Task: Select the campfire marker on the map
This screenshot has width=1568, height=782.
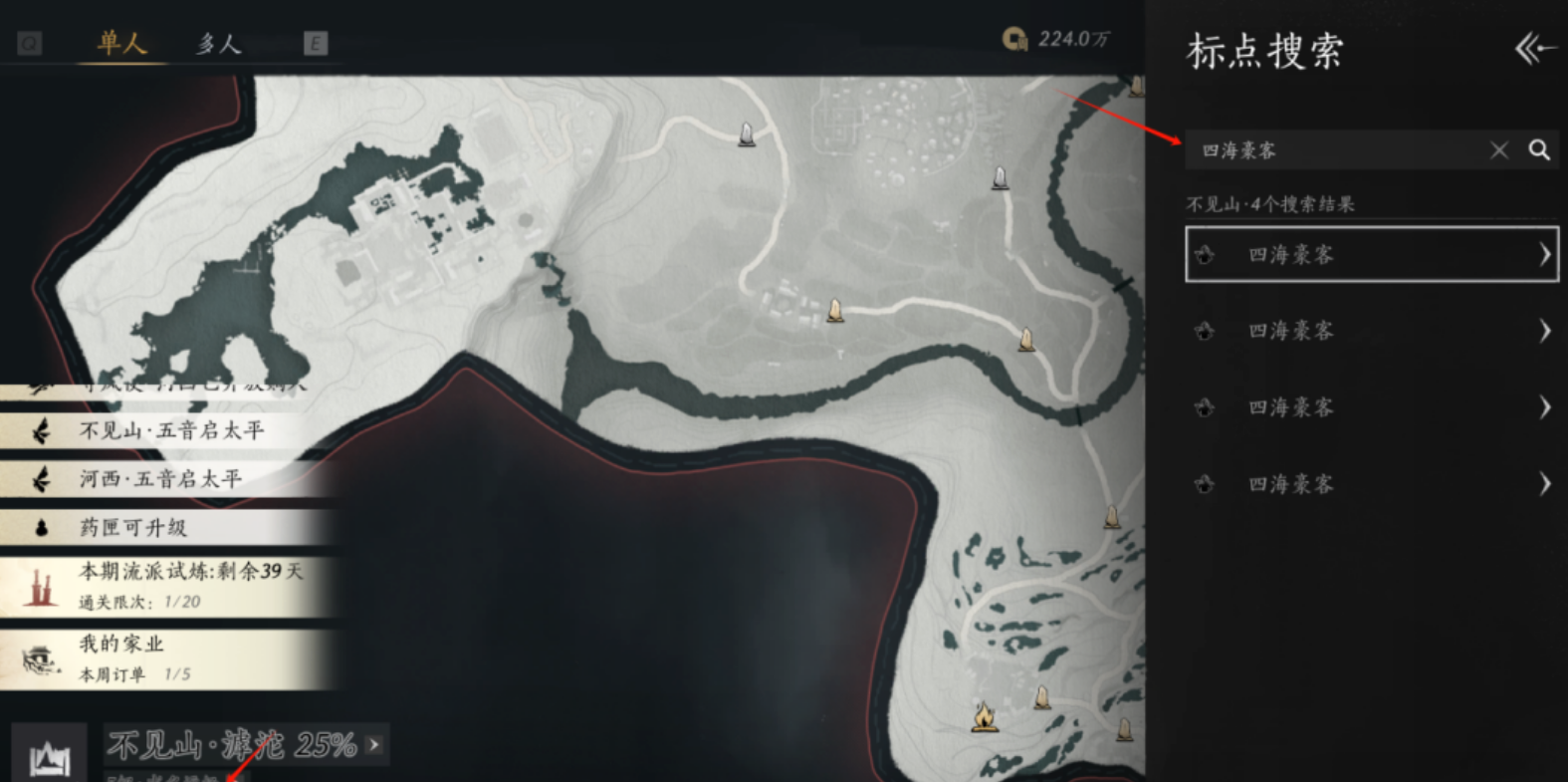Action: tap(985, 716)
